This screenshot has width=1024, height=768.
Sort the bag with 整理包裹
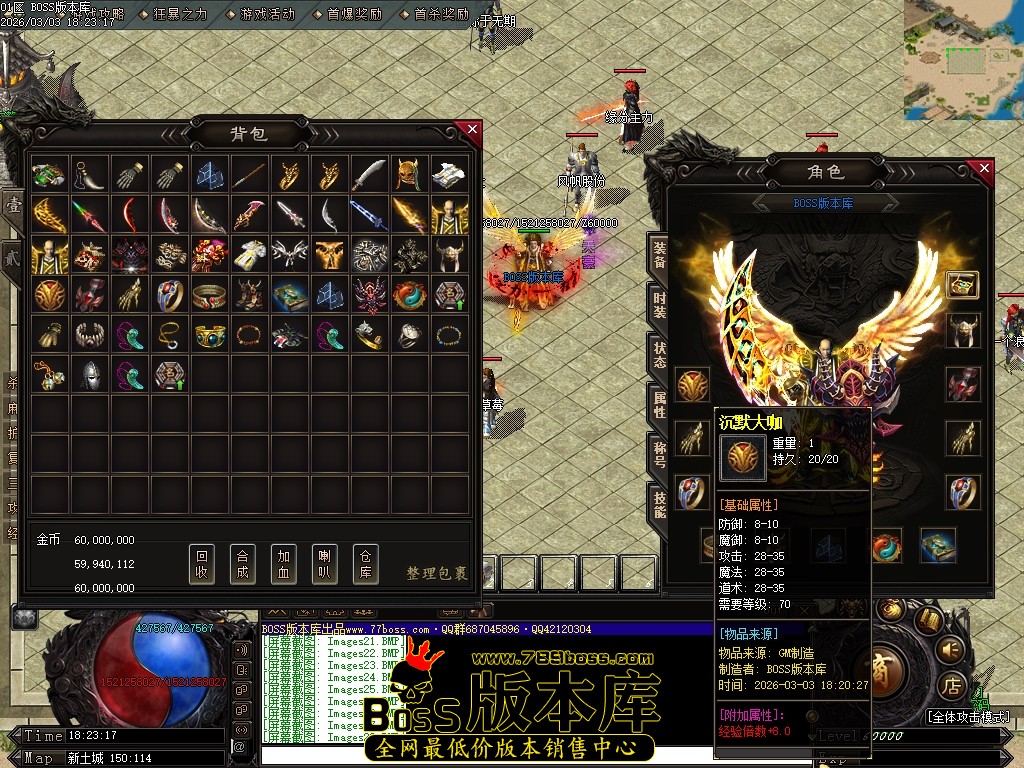pyautogui.click(x=436, y=573)
